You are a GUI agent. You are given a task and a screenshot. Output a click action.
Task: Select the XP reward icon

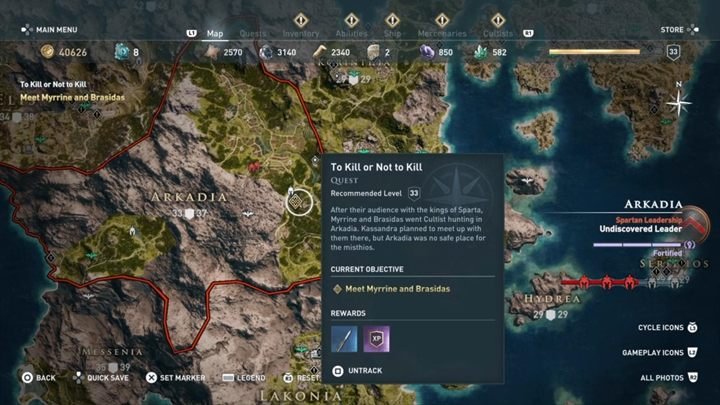pos(376,338)
